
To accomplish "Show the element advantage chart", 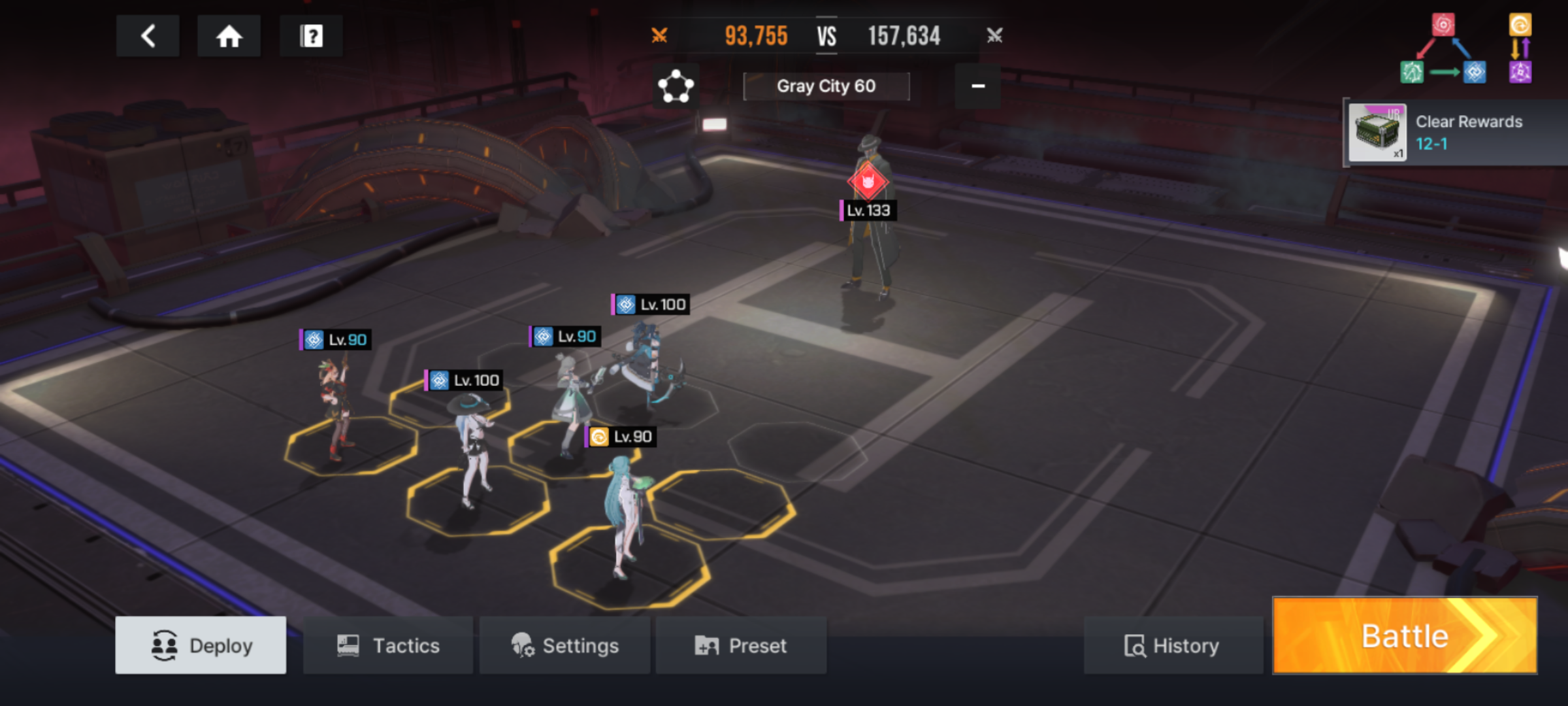I will click(1467, 50).
